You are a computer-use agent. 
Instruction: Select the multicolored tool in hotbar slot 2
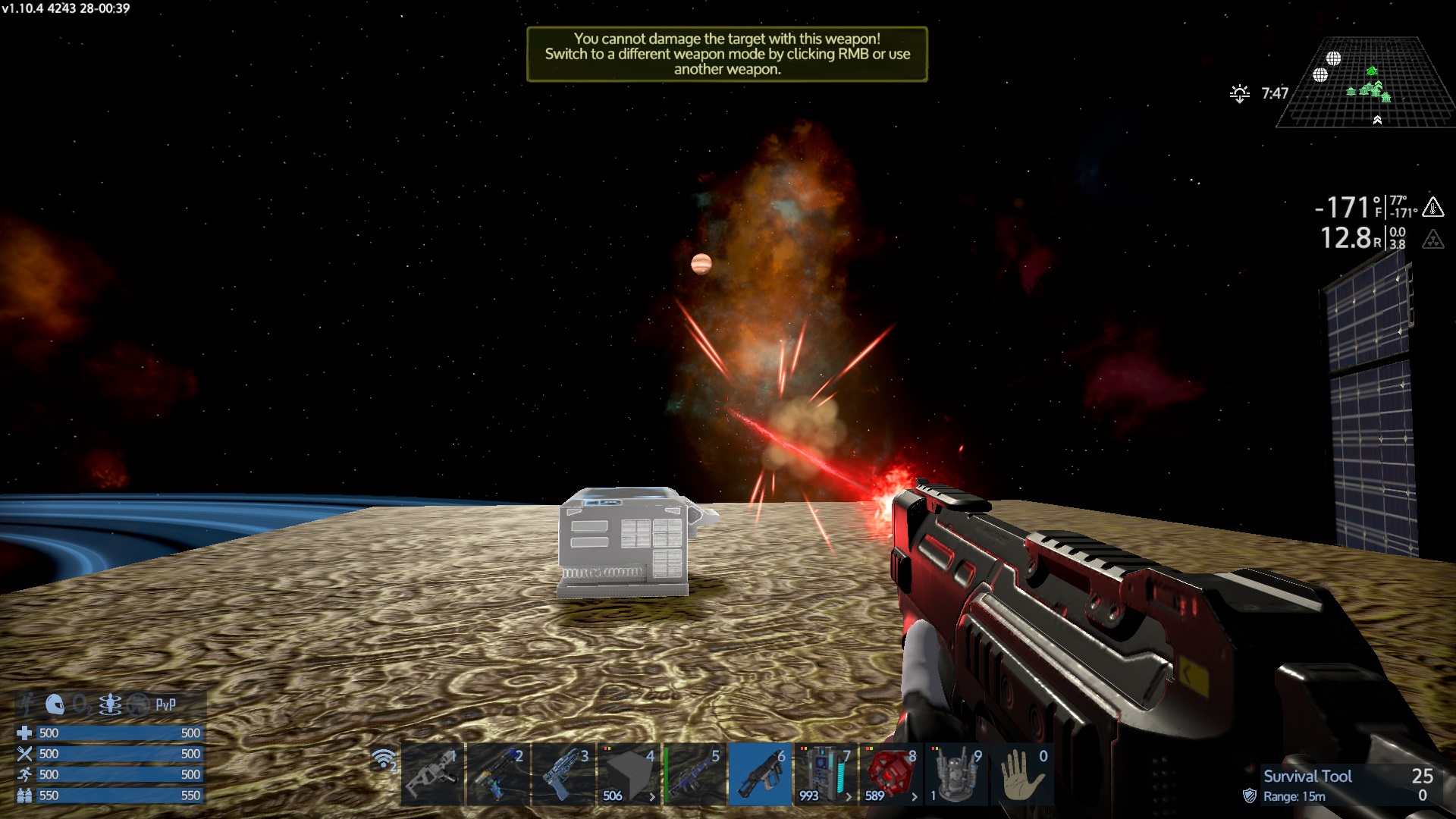[x=497, y=775]
